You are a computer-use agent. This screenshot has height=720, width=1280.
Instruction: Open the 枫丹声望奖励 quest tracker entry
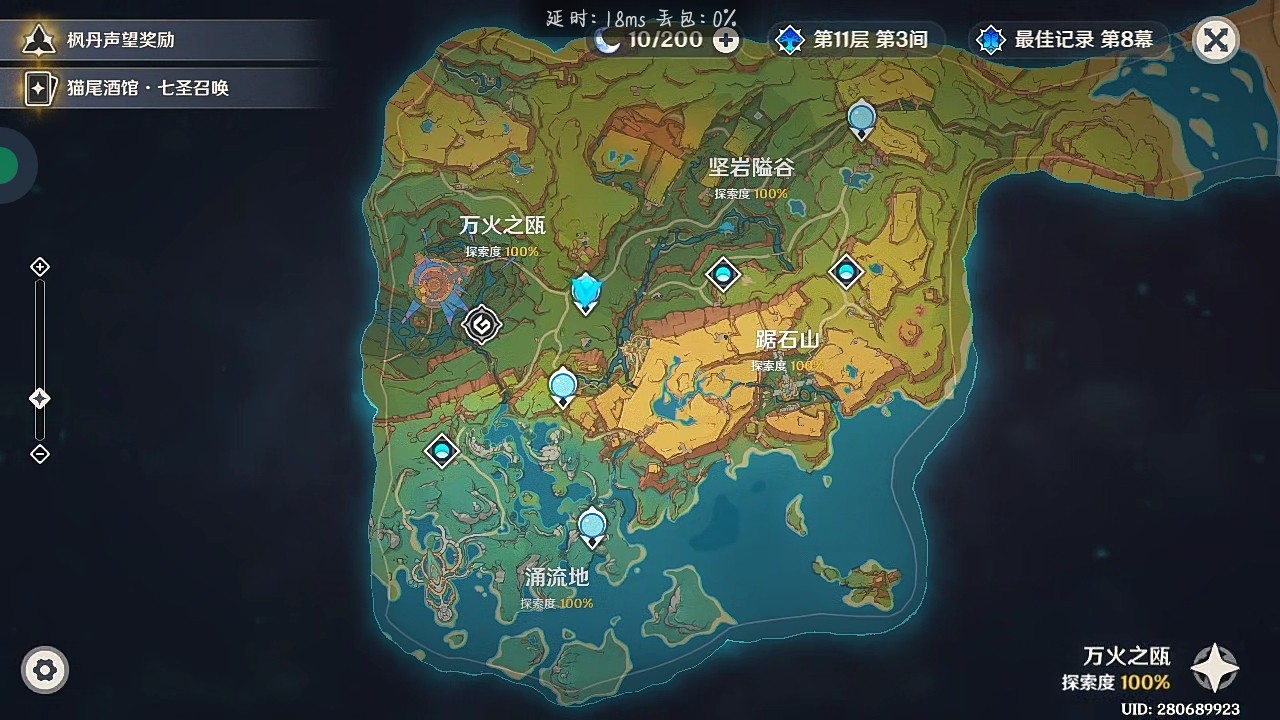pos(120,41)
